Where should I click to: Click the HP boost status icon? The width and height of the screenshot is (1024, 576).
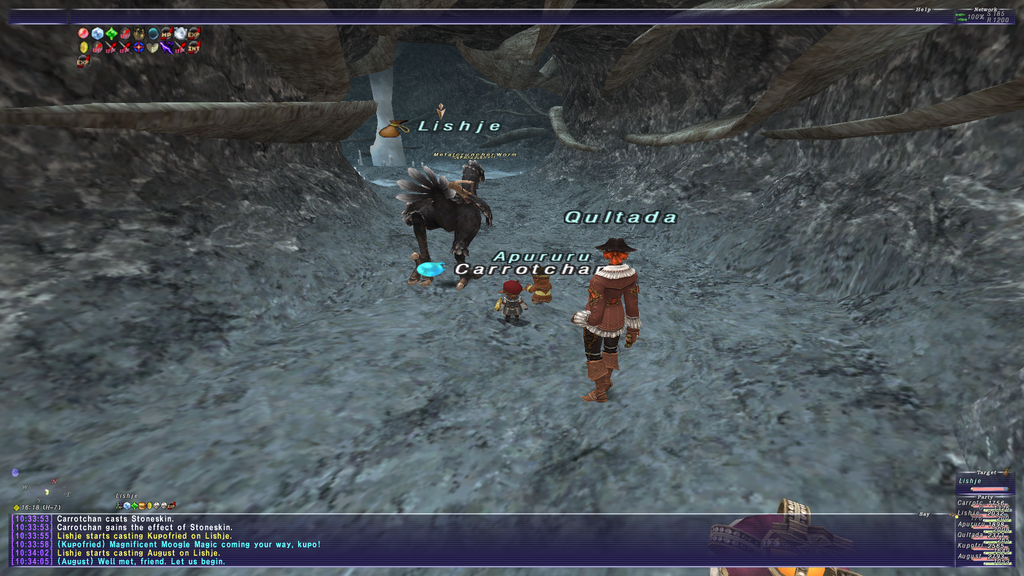click(166, 33)
